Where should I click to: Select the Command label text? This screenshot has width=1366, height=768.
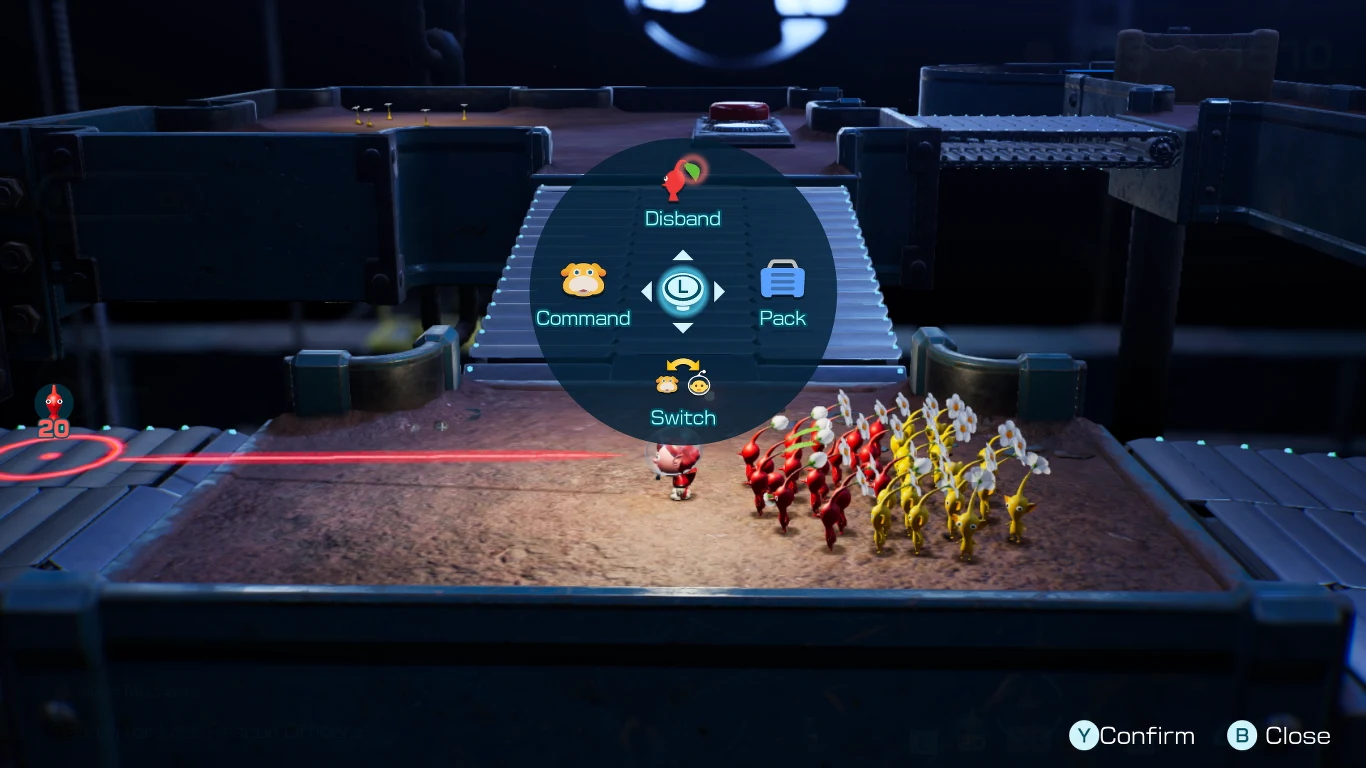tap(584, 318)
